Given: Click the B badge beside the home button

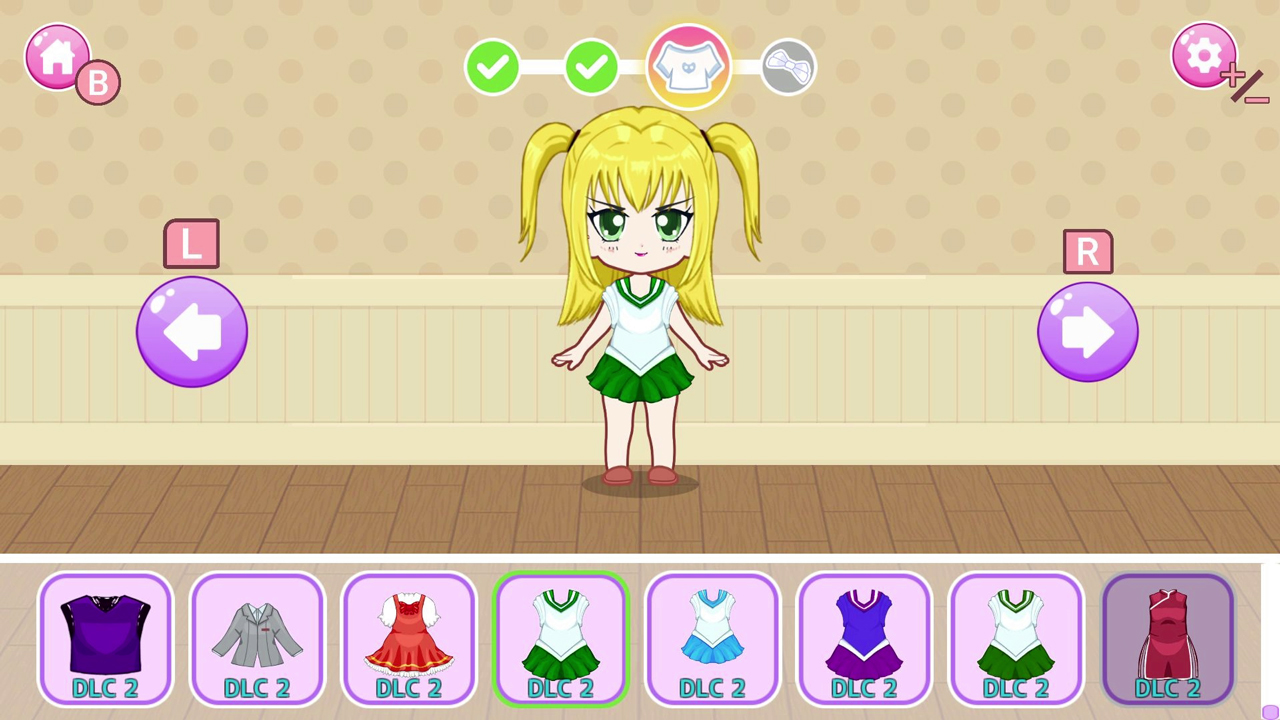Looking at the screenshot, I should point(97,82).
